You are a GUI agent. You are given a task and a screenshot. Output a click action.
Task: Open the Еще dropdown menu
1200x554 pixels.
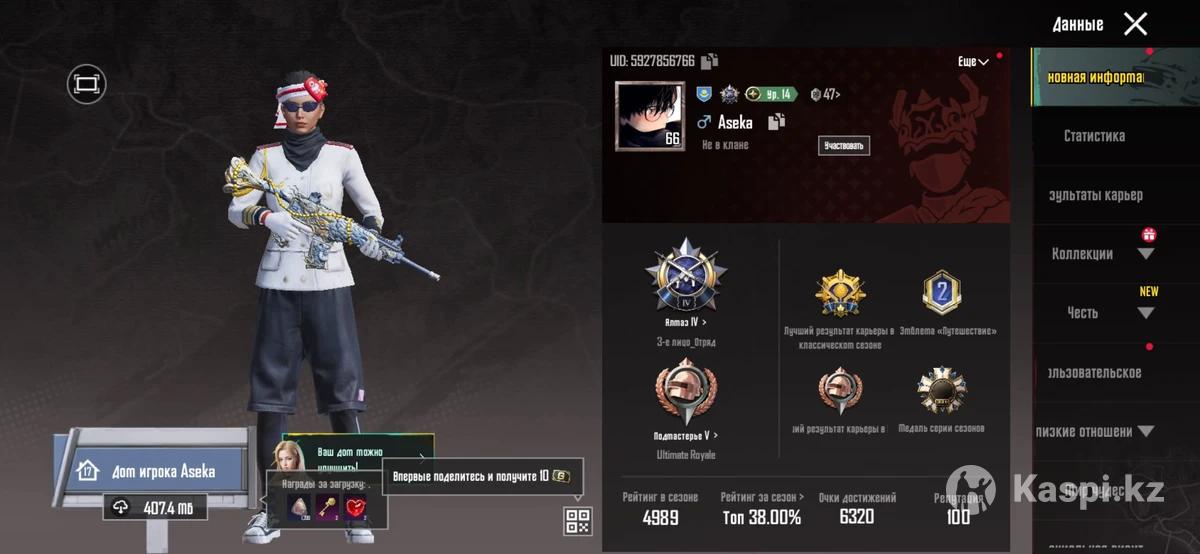[973, 62]
